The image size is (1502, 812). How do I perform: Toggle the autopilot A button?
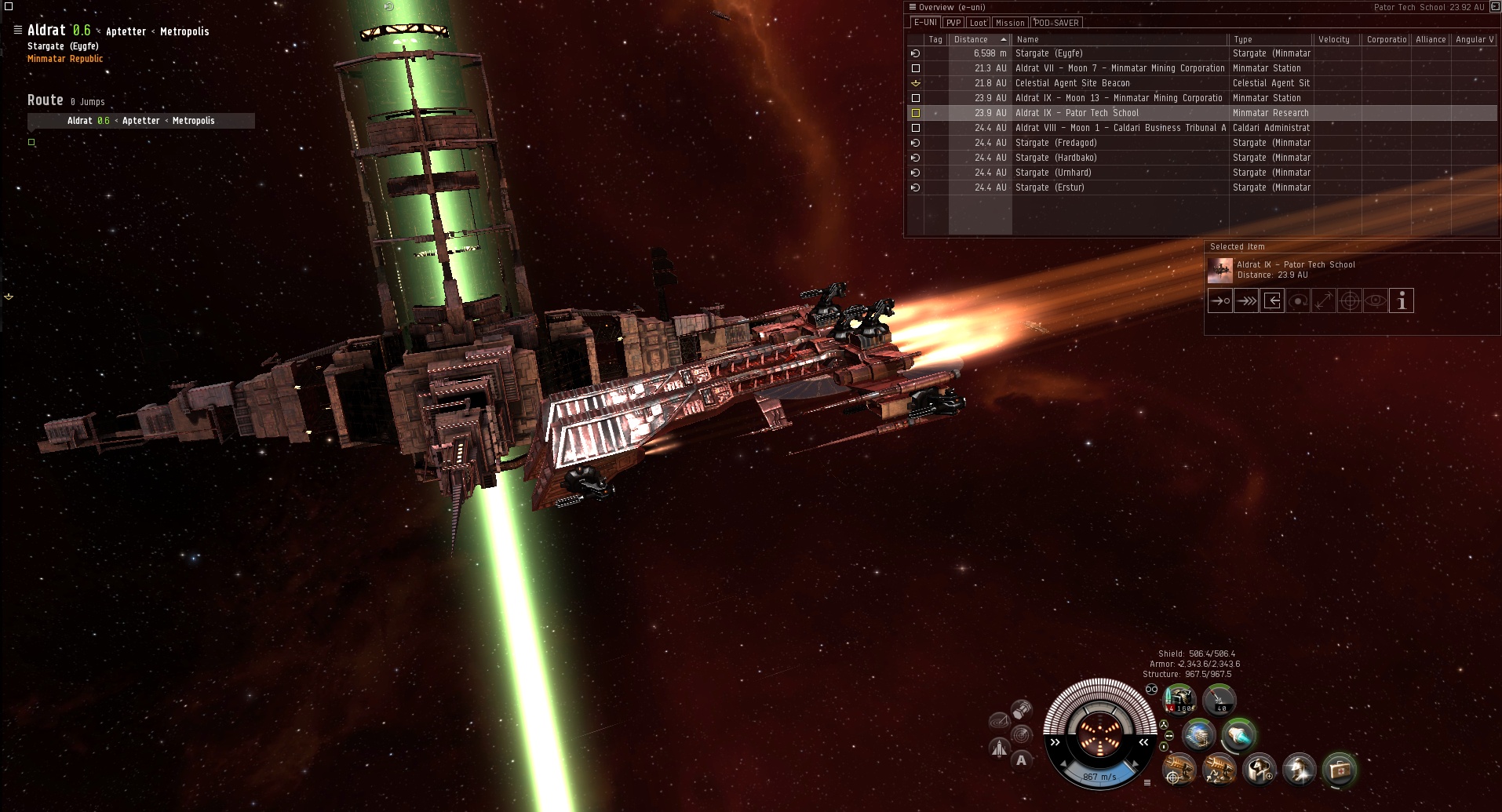click(x=1021, y=759)
